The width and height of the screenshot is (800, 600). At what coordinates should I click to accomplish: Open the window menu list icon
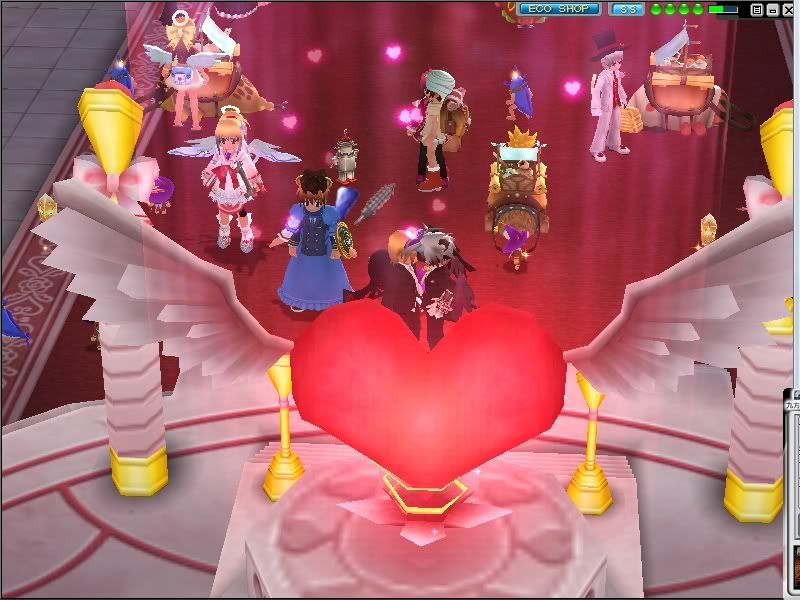pos(757,10)
